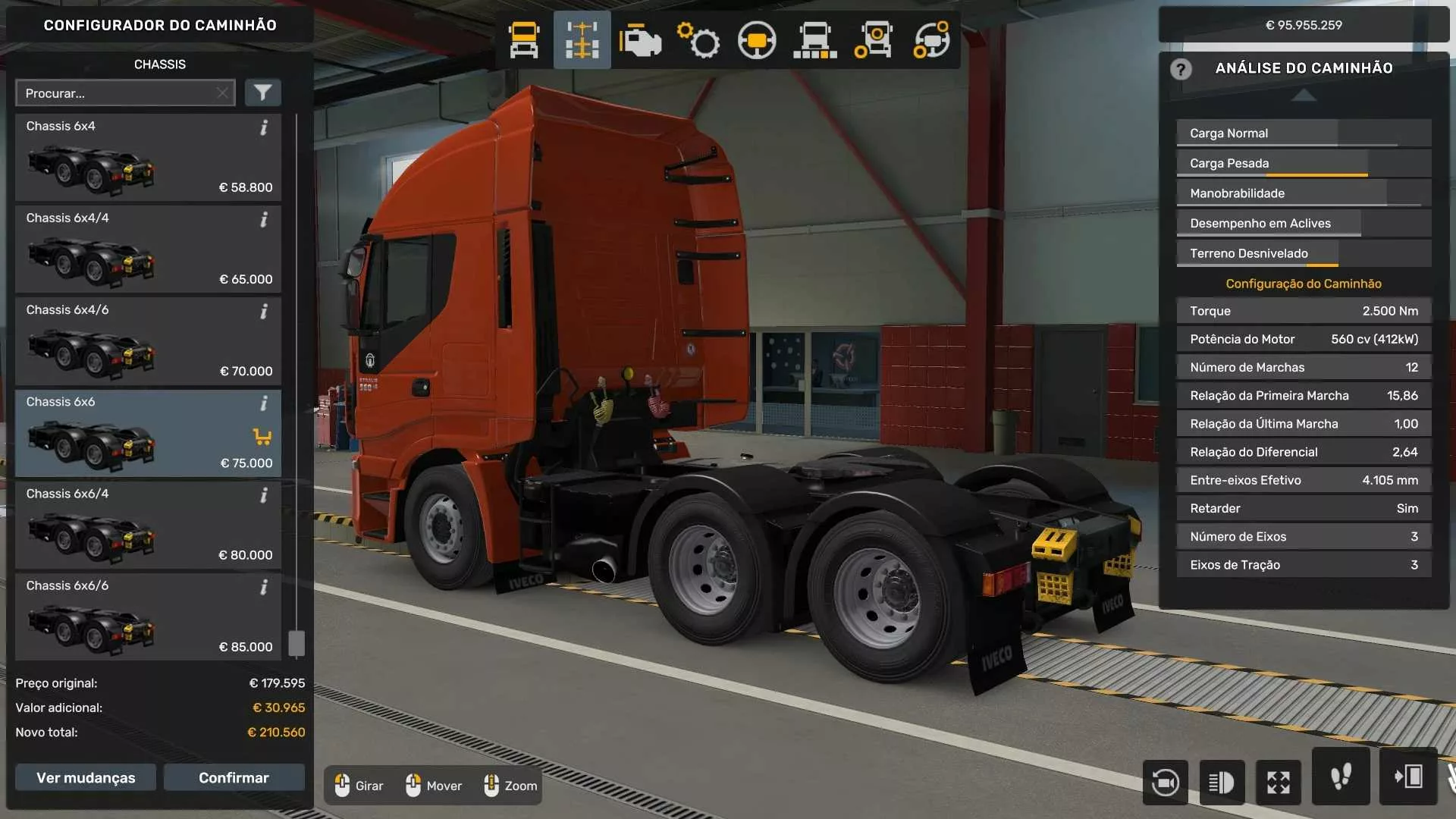Toggle the truck headlights button
The height and width of the screenshot is (819, 1456).
pos(1222,782)
